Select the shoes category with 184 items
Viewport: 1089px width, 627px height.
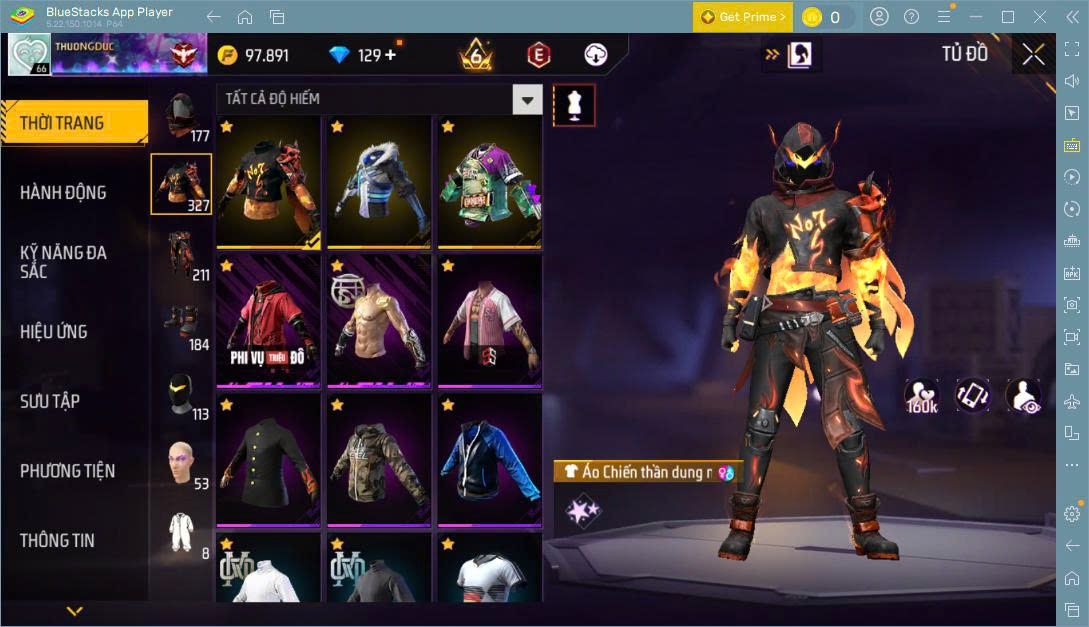coord(181,324)
